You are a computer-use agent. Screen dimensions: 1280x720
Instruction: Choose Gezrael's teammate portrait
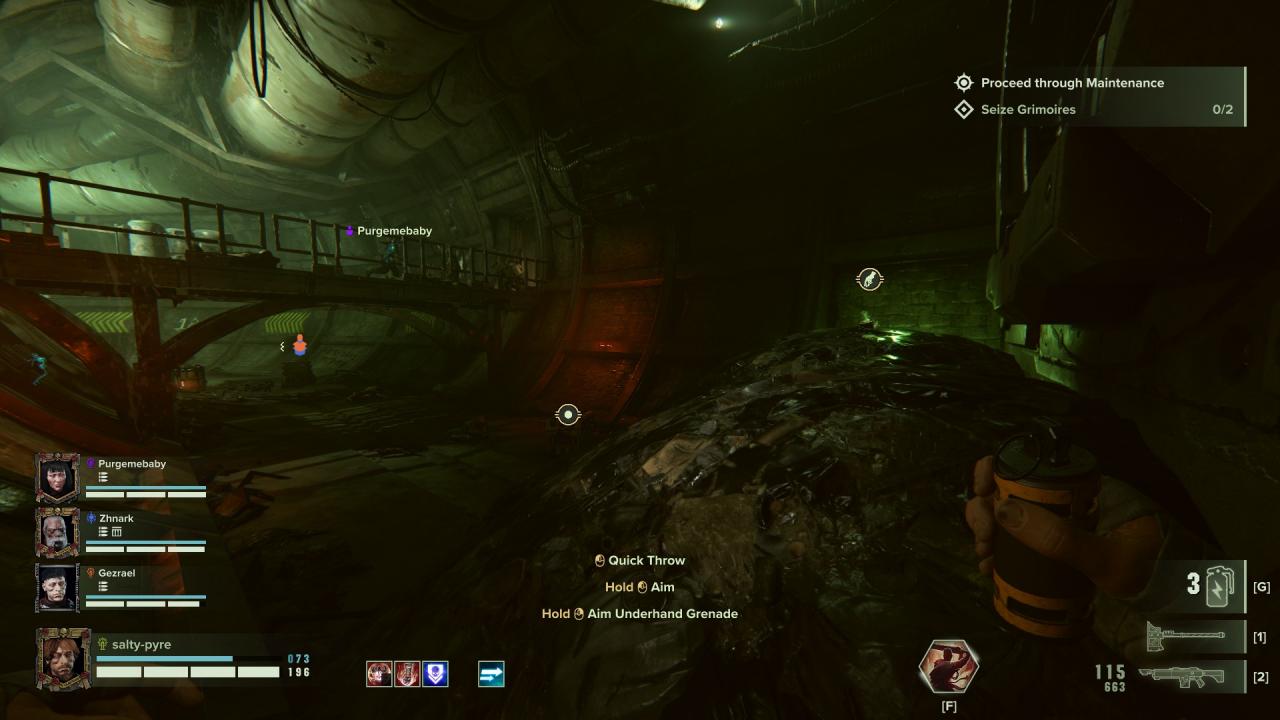pyautogui.click(x=58, y=587)
